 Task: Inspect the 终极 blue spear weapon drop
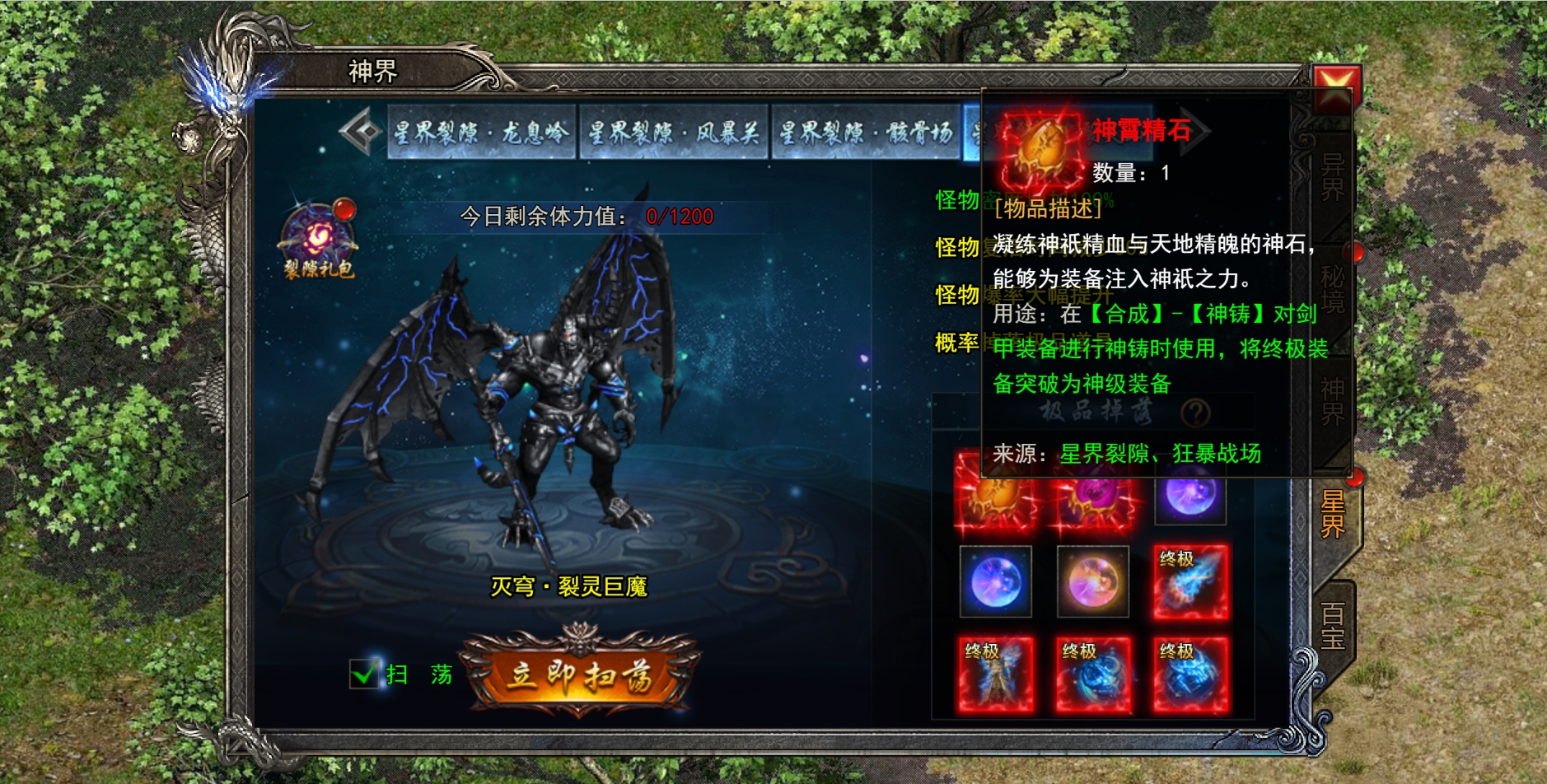[1190, 581]
